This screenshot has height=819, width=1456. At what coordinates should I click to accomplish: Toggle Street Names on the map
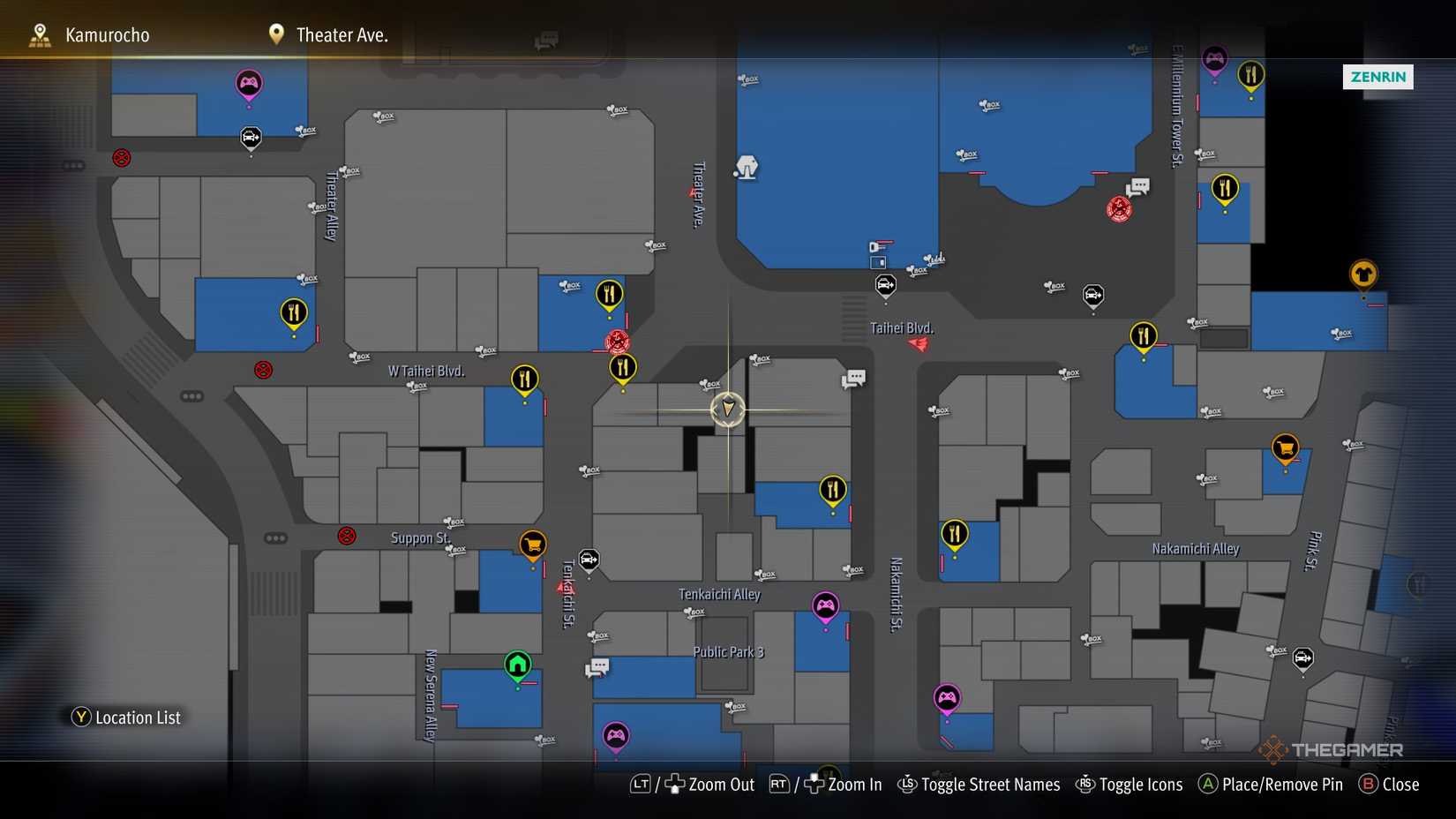coord(990,784)
